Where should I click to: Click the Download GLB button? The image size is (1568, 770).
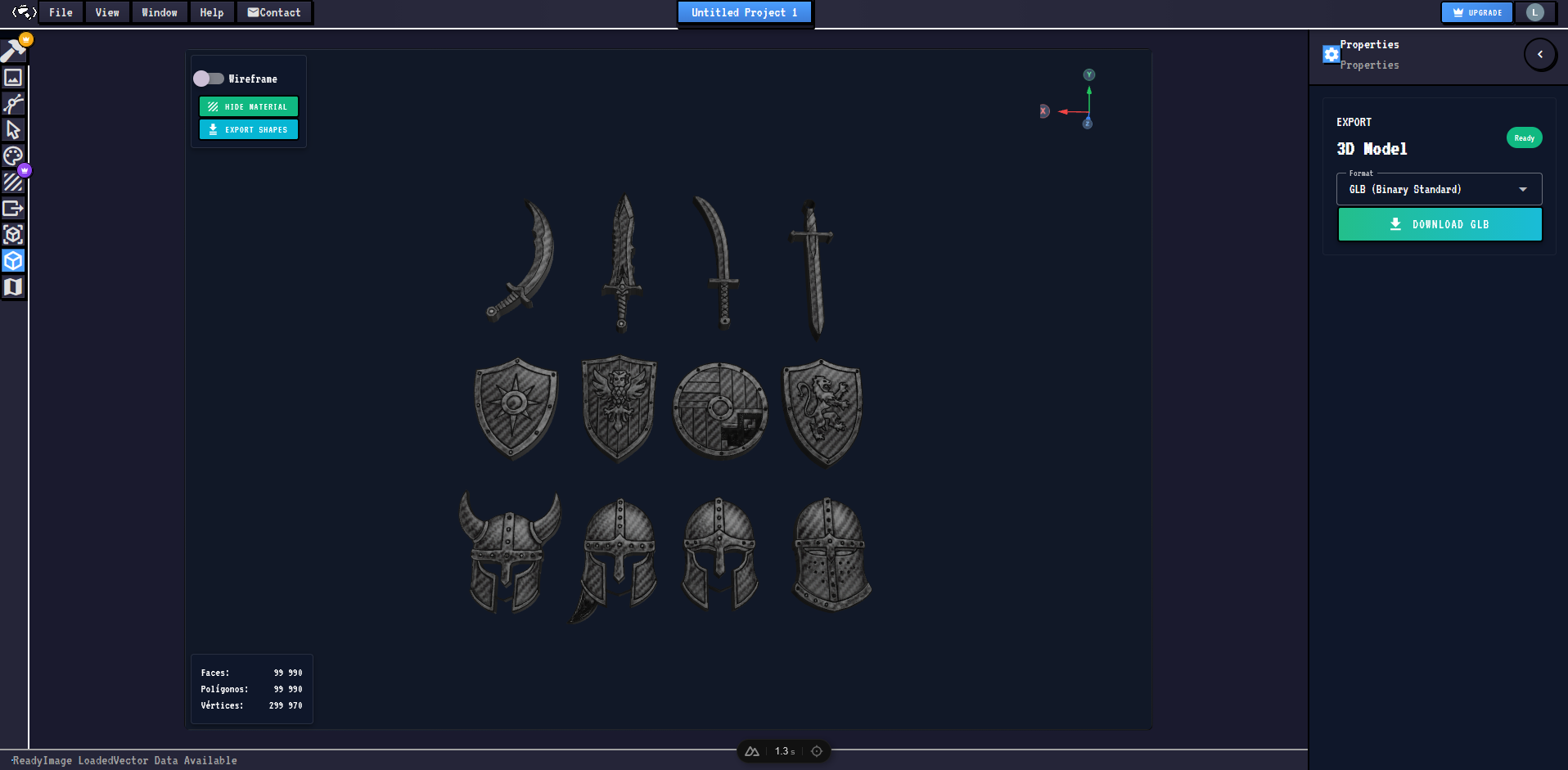1439,223
